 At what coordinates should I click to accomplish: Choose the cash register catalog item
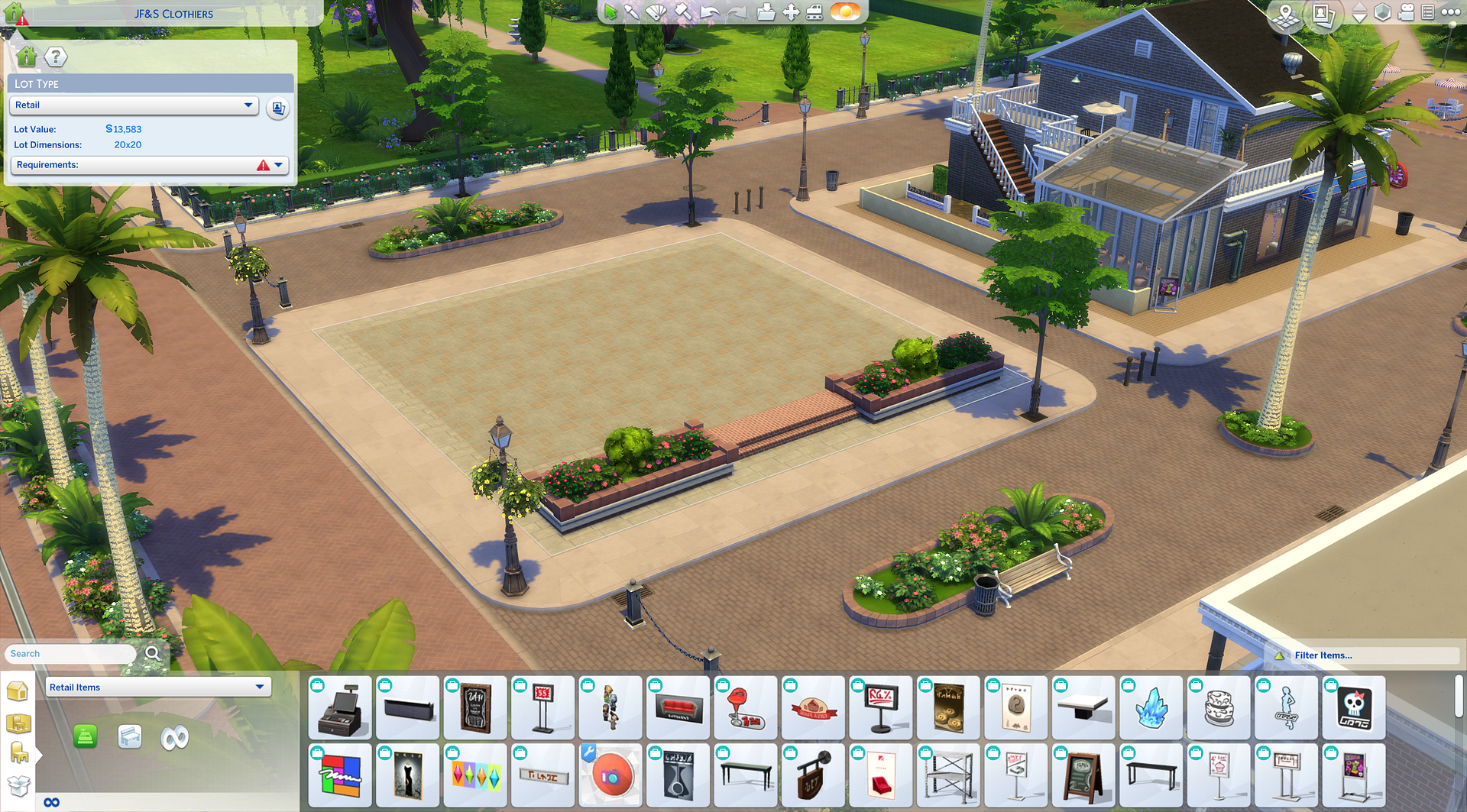coord(341,708)
